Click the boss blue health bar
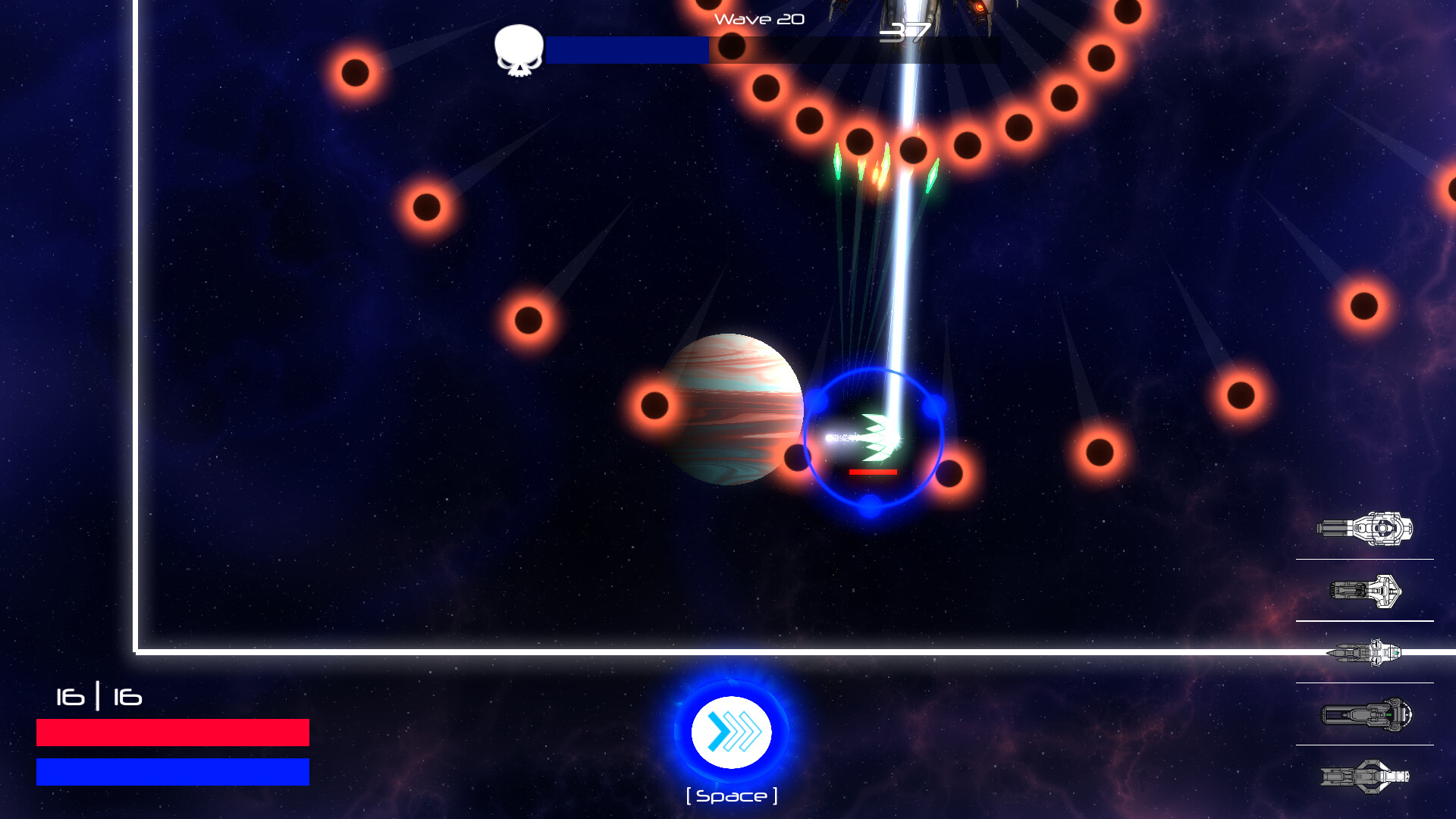1456x819 pixels. (x=628, y=50)
